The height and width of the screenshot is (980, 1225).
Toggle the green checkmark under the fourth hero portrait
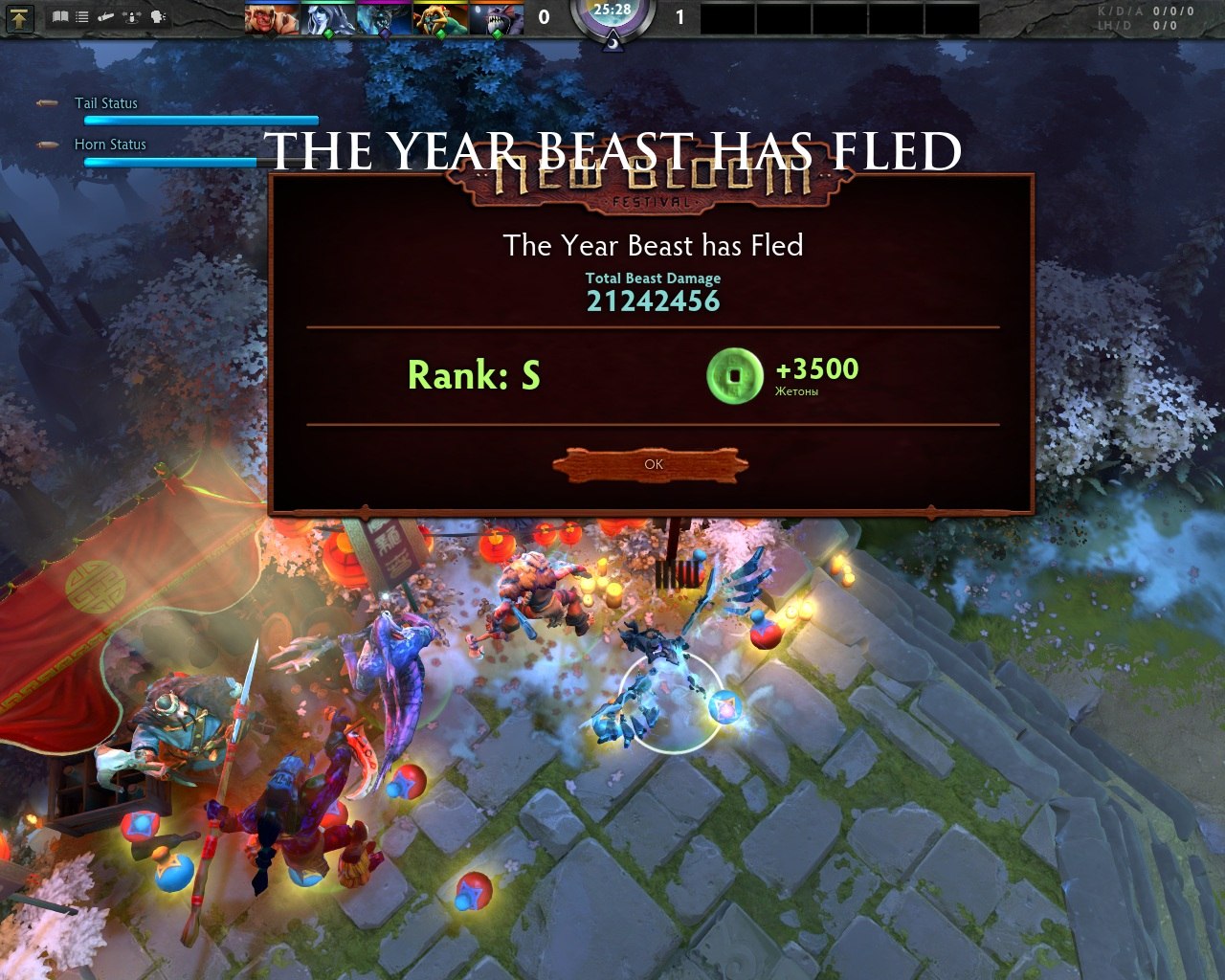coord(441,33)
